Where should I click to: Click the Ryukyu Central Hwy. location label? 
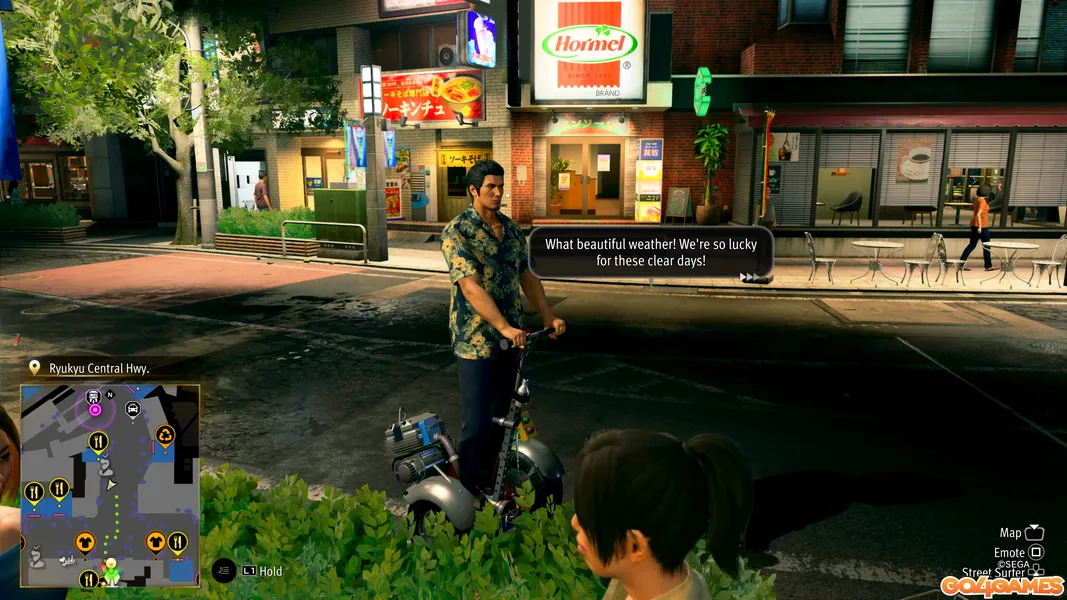99,368
